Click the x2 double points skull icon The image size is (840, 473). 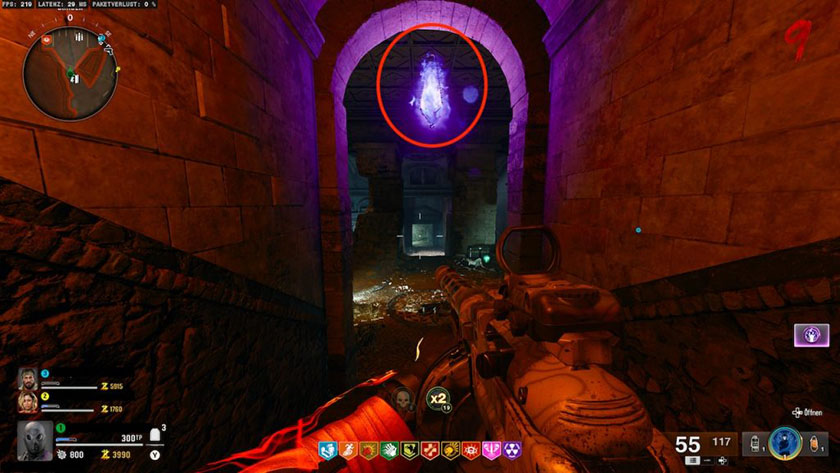point(437,399)
